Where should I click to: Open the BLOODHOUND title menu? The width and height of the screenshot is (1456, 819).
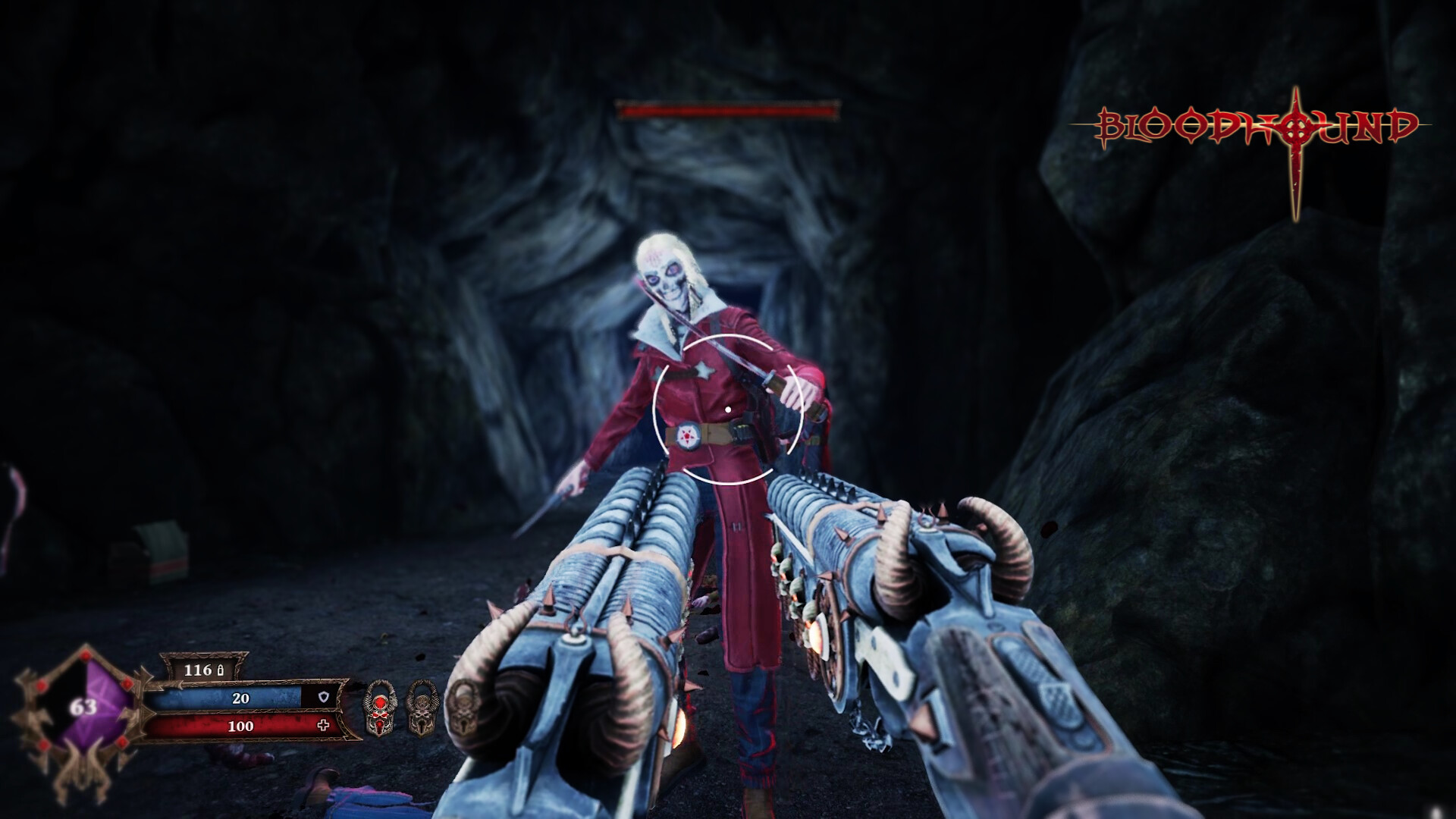click(x=1259, y=125)
